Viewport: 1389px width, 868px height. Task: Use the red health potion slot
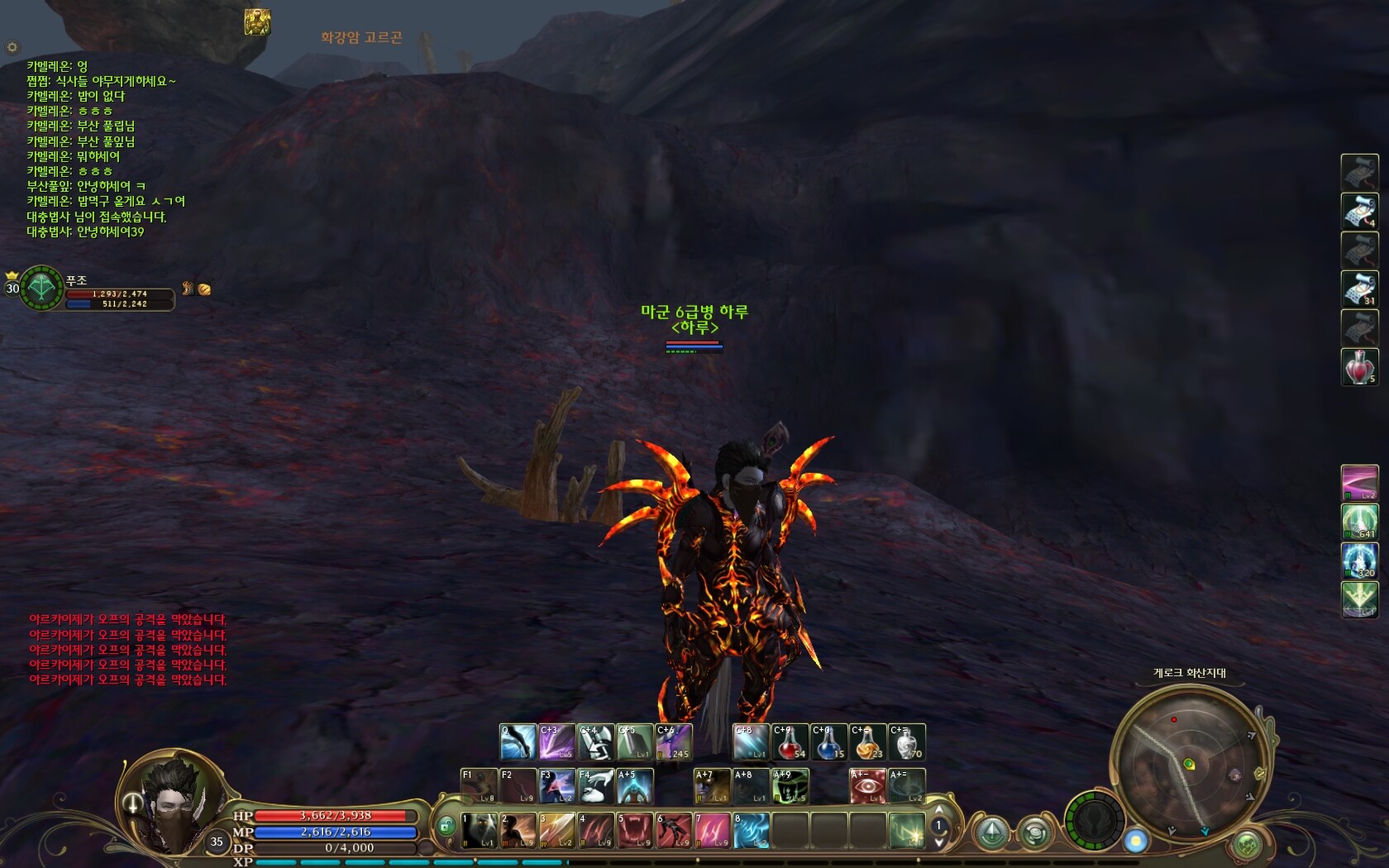click(x=790, y=742)
